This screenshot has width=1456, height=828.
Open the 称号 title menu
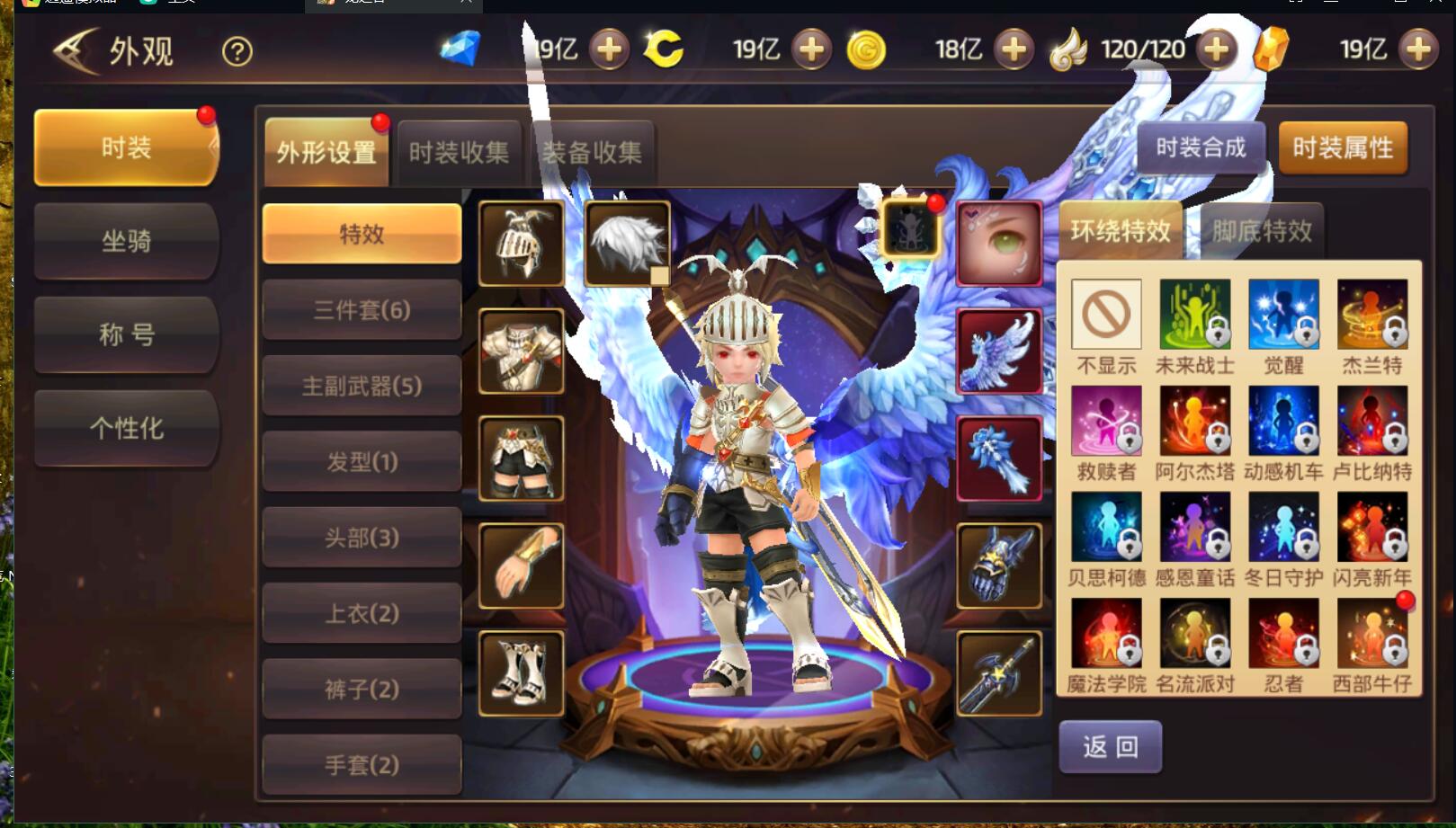126,334
